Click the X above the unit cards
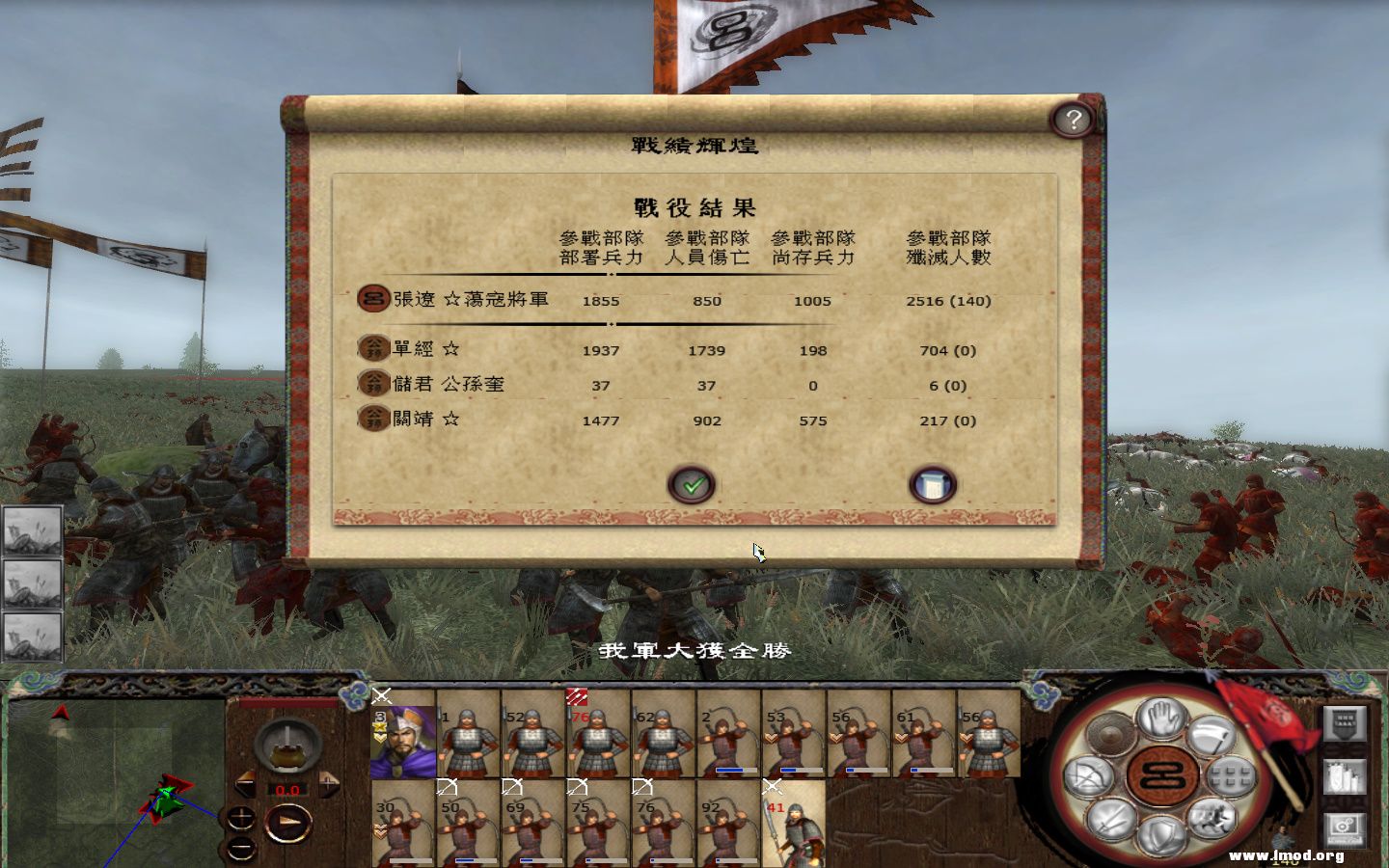This screenshot has height=868, width=1389. point(380,694)
